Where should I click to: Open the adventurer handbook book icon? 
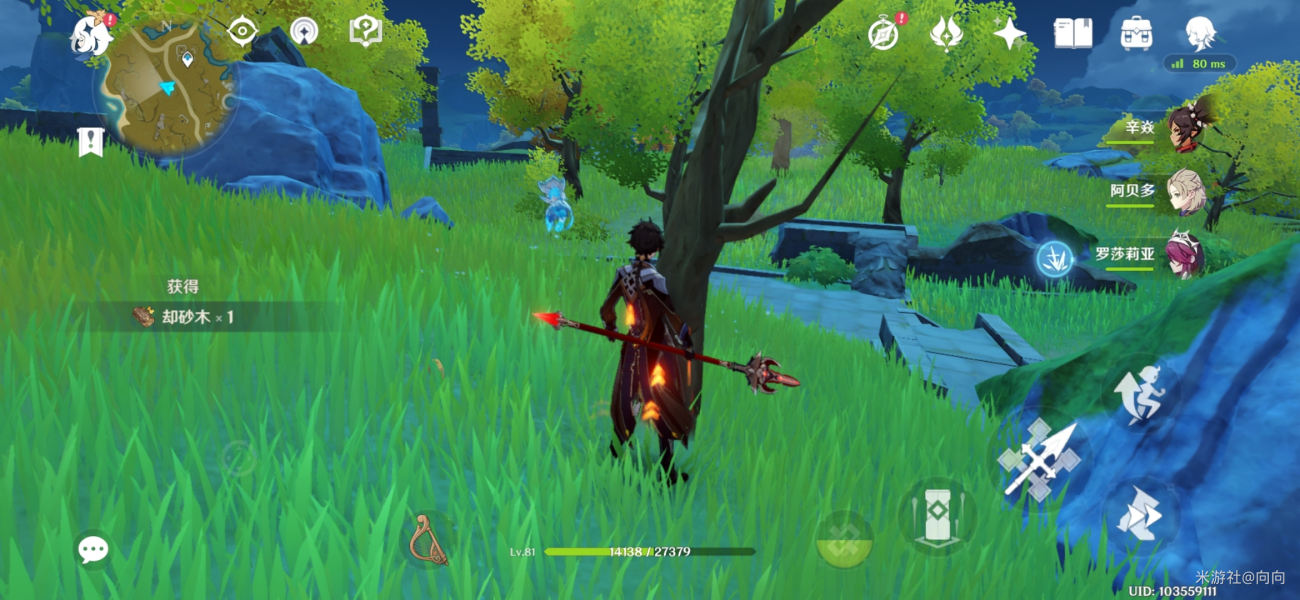pyautogui.click(x=1072, y=34)
